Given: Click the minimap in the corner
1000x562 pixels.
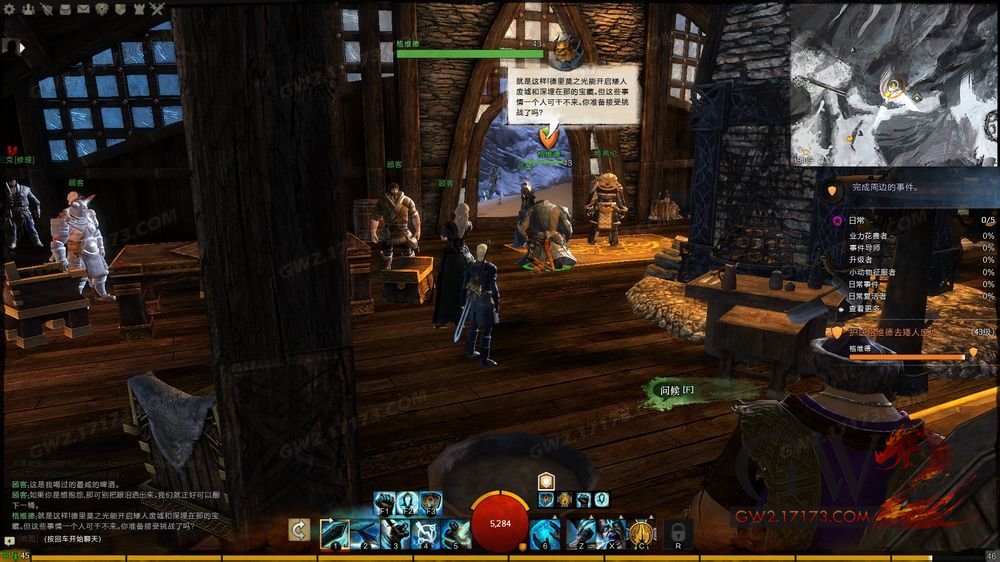Looking at the screenshot, I should pyautogui.click(x=893, y=83).
